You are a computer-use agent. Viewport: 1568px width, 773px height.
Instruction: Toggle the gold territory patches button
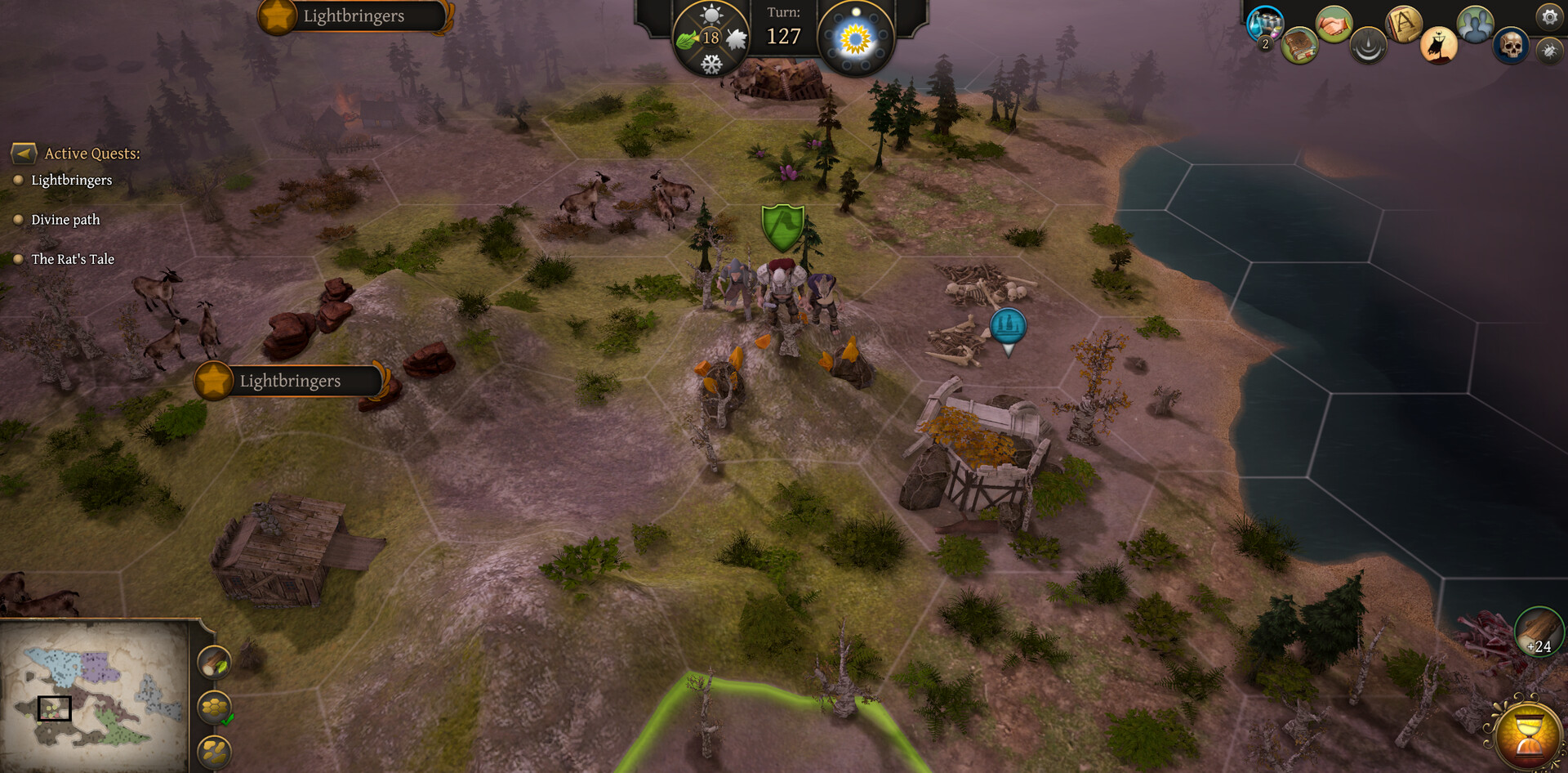(x=215, y=750)
